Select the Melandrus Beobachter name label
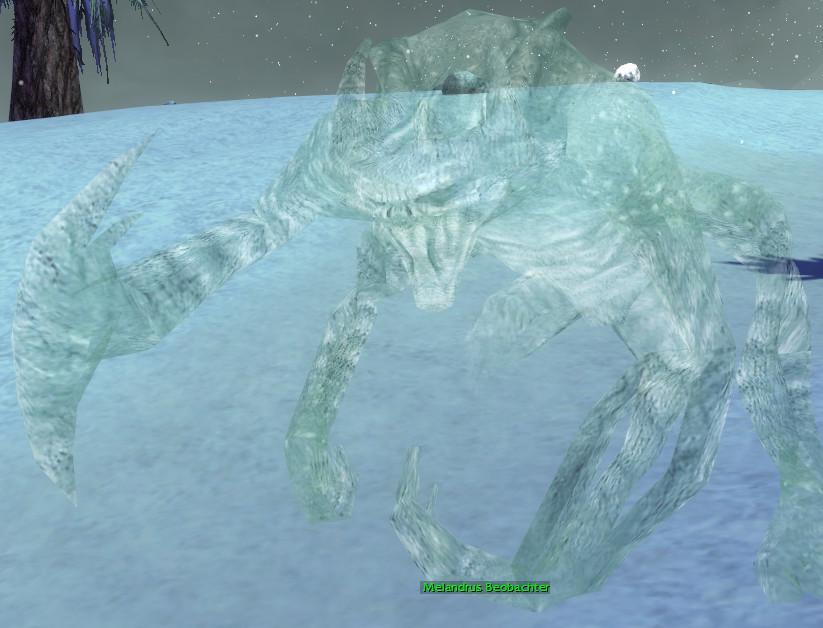The image size is (823, 628). pos(485,588)
